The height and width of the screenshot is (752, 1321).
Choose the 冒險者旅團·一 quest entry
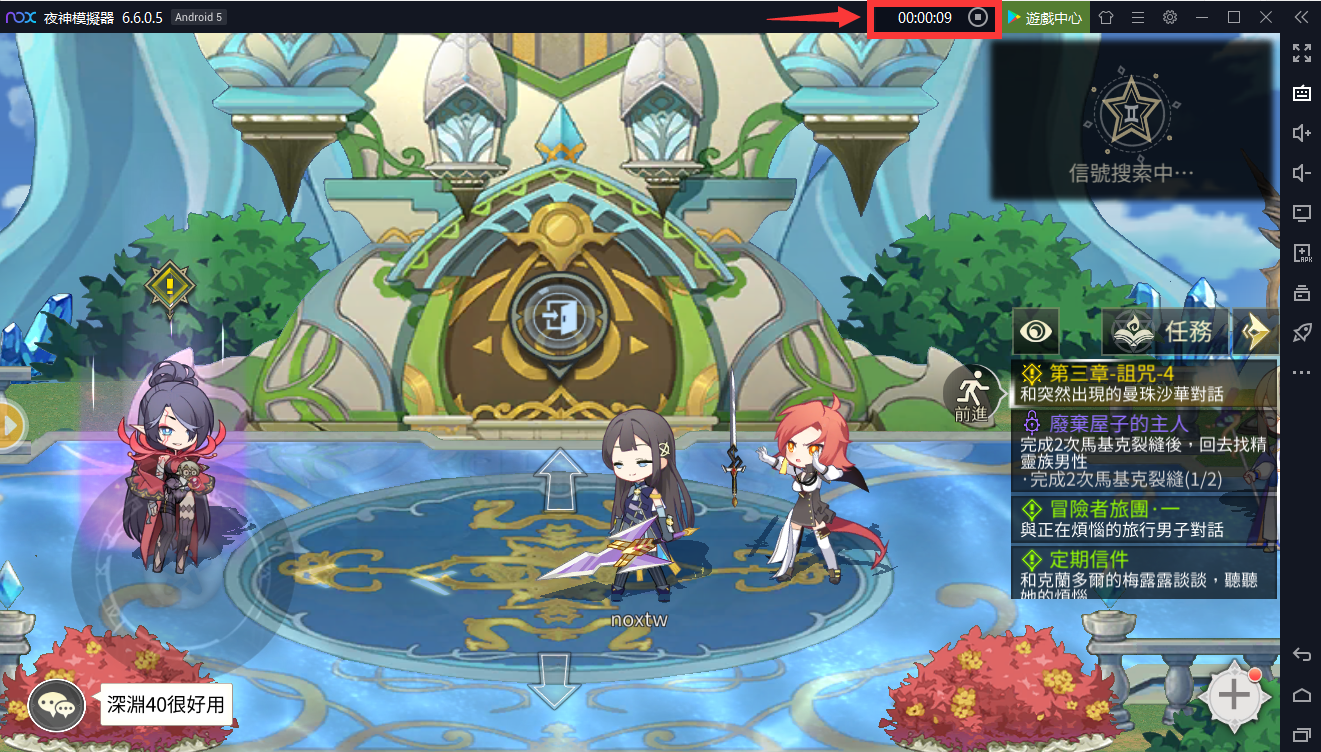tap(1144, 519)
